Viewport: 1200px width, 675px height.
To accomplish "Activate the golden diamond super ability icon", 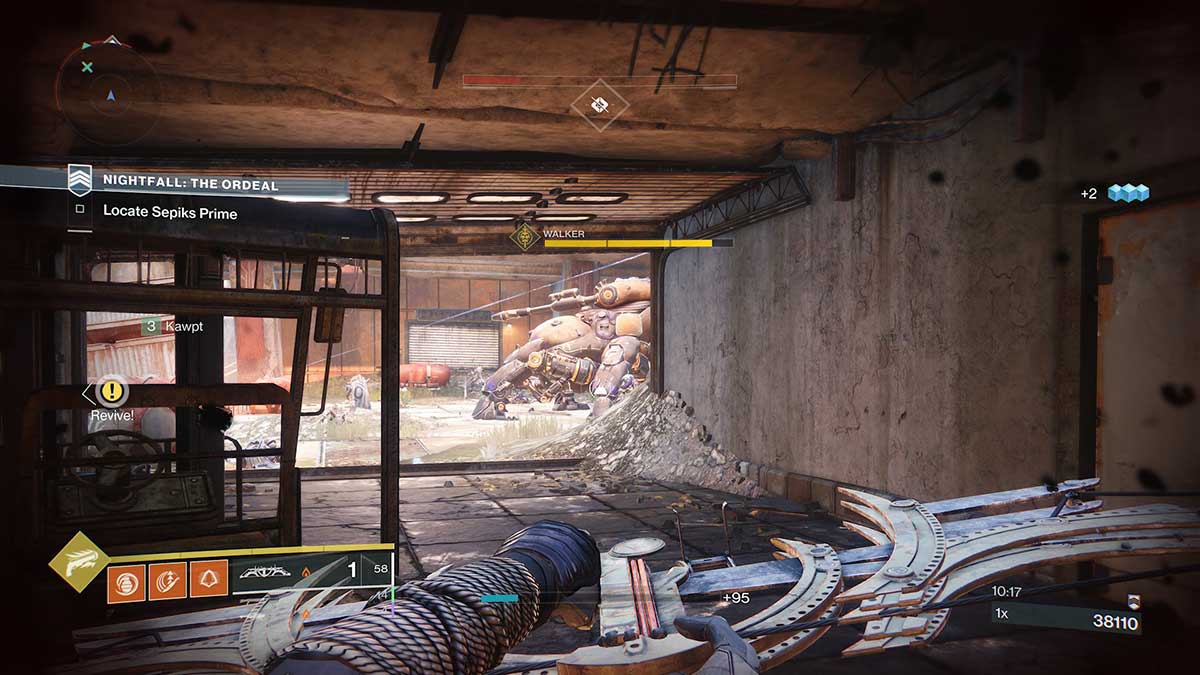I will click(x=78, y=563).
